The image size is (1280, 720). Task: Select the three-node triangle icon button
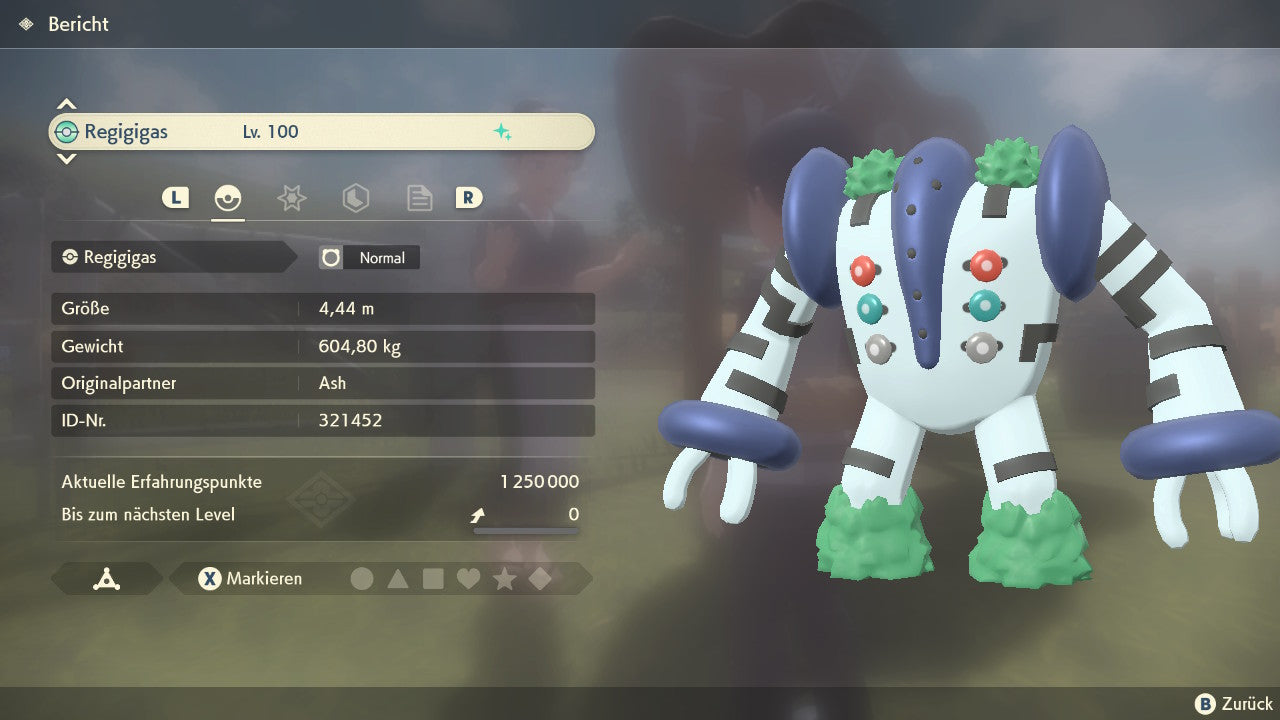pos(106,579)
